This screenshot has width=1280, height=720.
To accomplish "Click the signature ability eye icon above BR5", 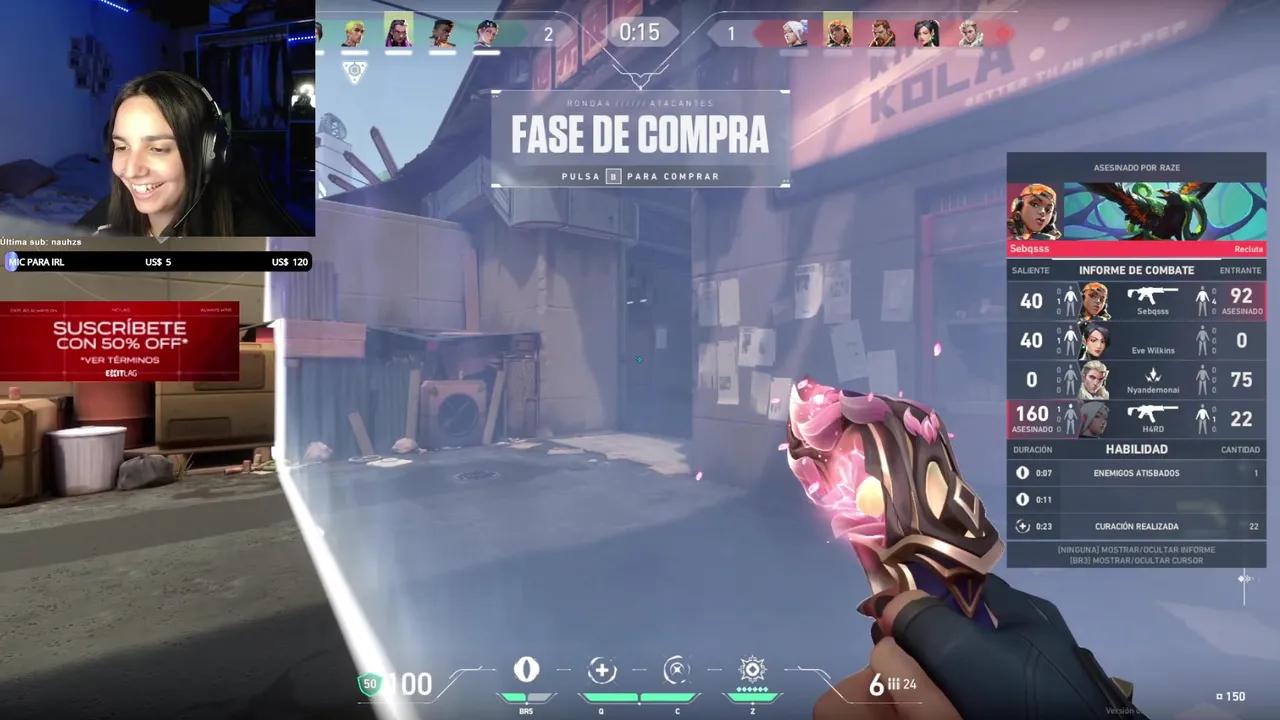I will click(527, 670).
